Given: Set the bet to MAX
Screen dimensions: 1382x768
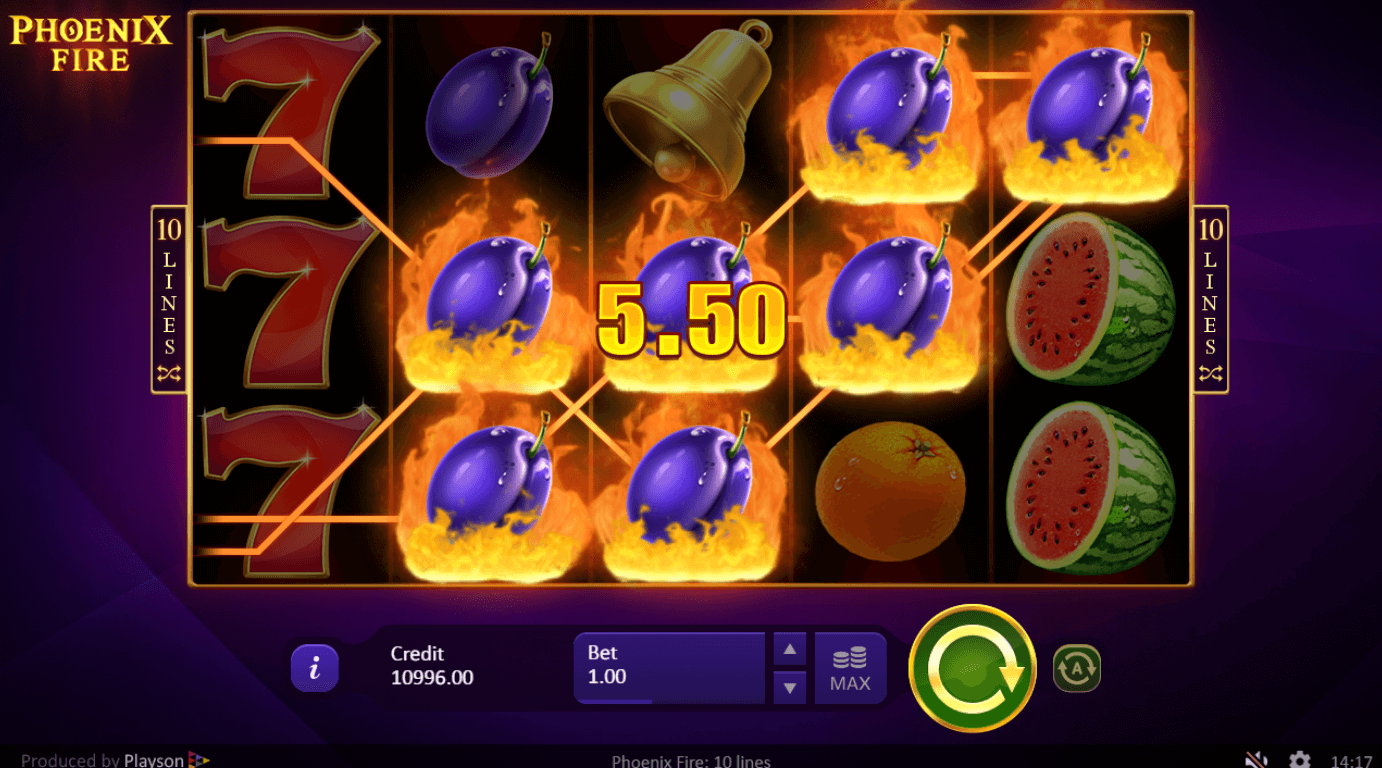Looking at the screenshot, I should click(850, 669).
